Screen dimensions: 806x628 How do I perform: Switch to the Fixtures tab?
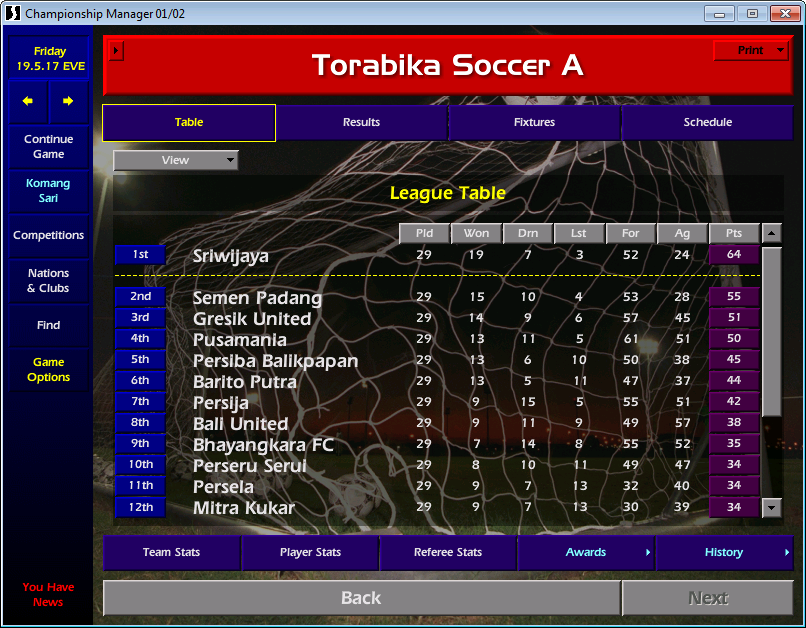click(x=535, y=123)
